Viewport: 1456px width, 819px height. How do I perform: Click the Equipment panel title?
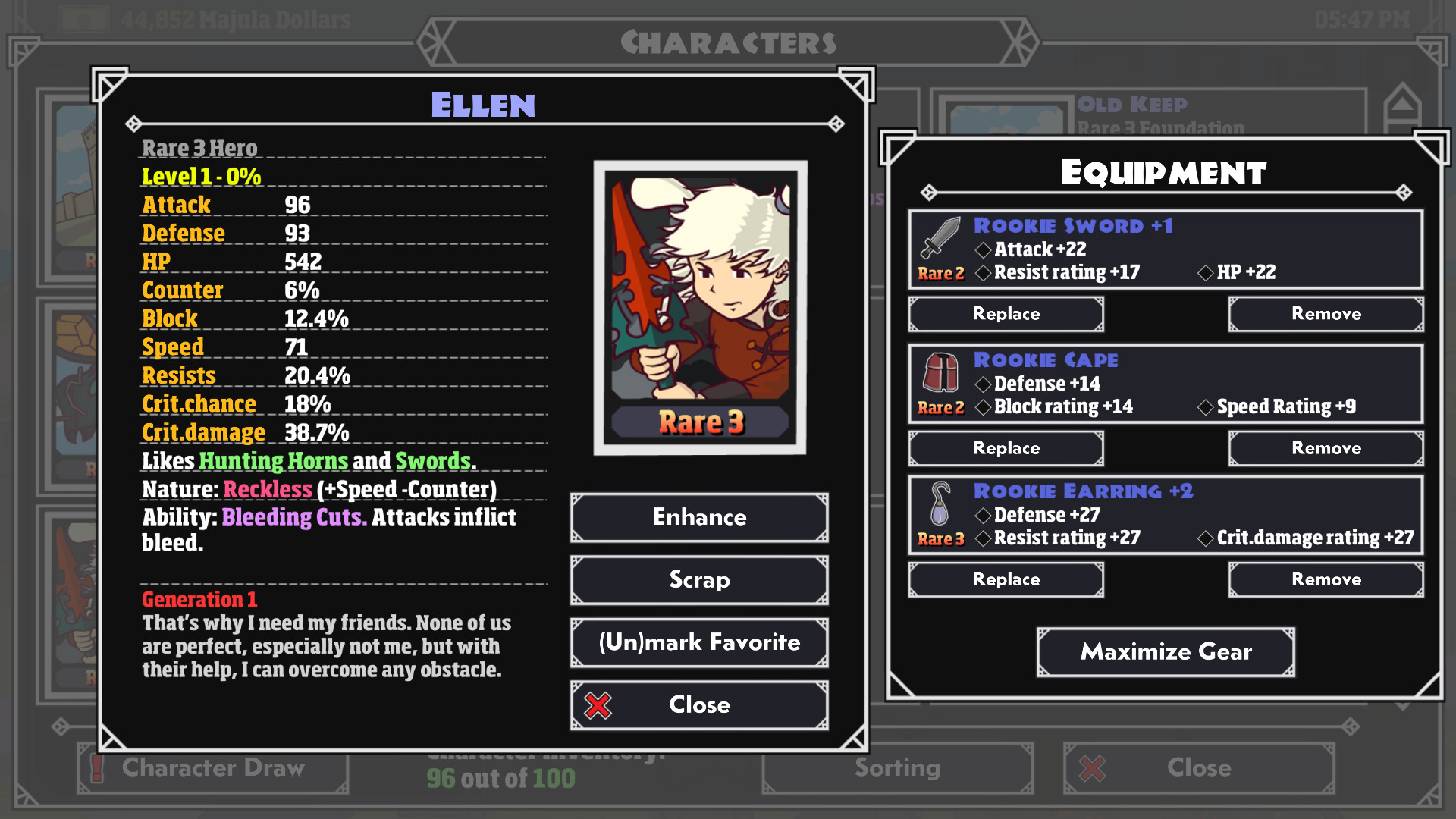1164,171
